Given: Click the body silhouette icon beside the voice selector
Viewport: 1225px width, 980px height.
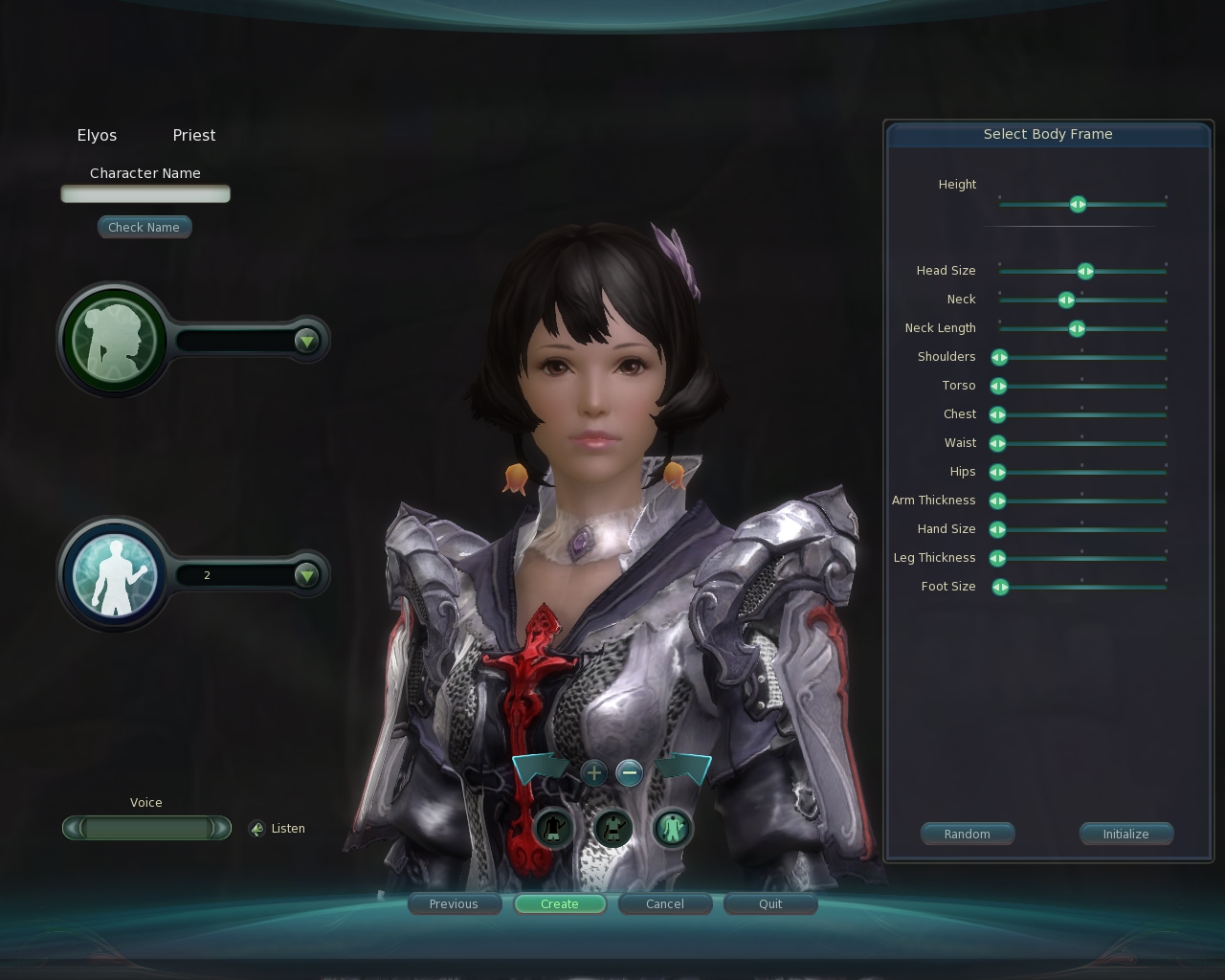Looking at the screenshot, I should click(x=114, y=574).
